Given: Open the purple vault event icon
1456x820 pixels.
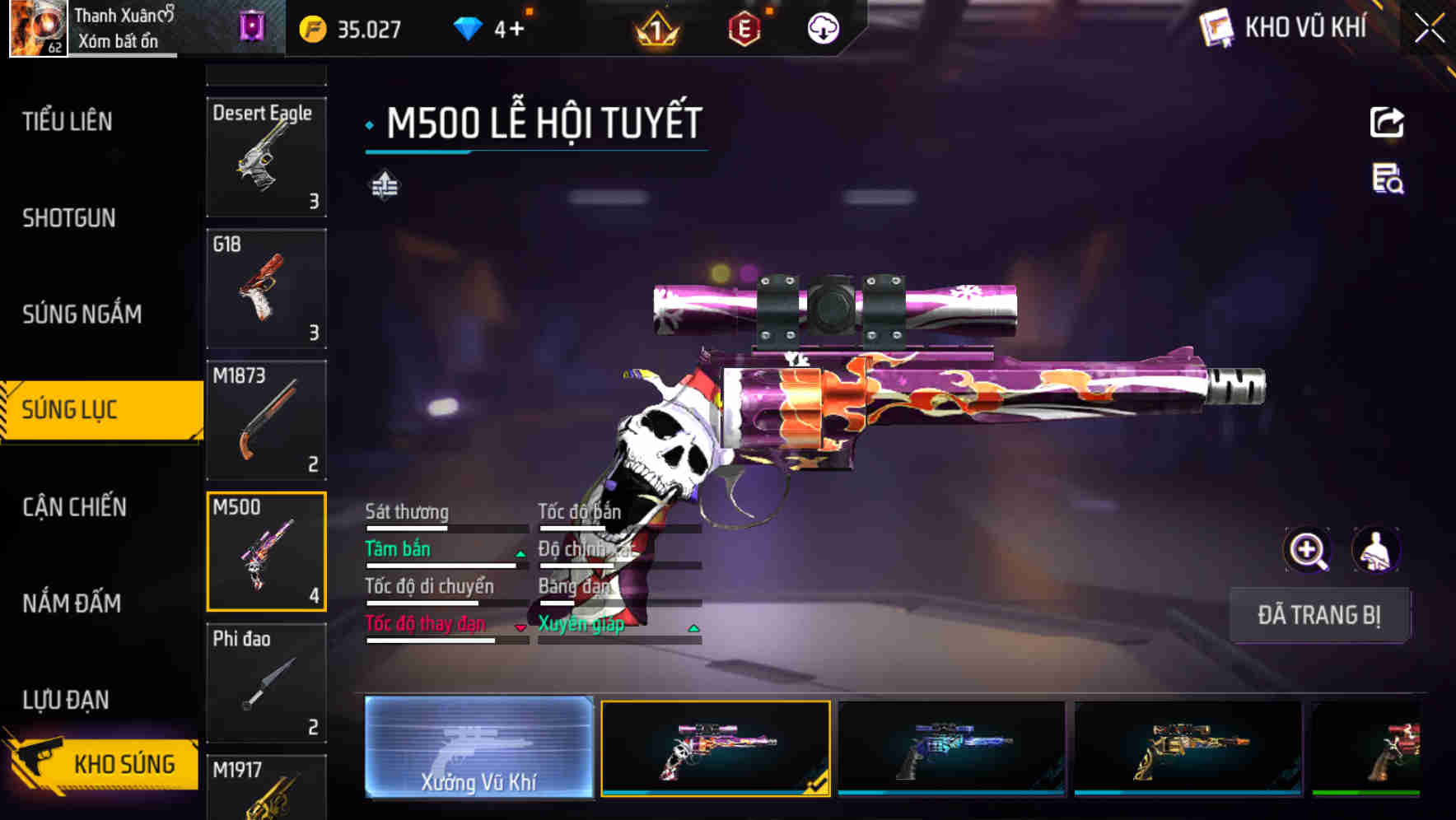Looking at the screenshot, I should [x=253, y=27].
